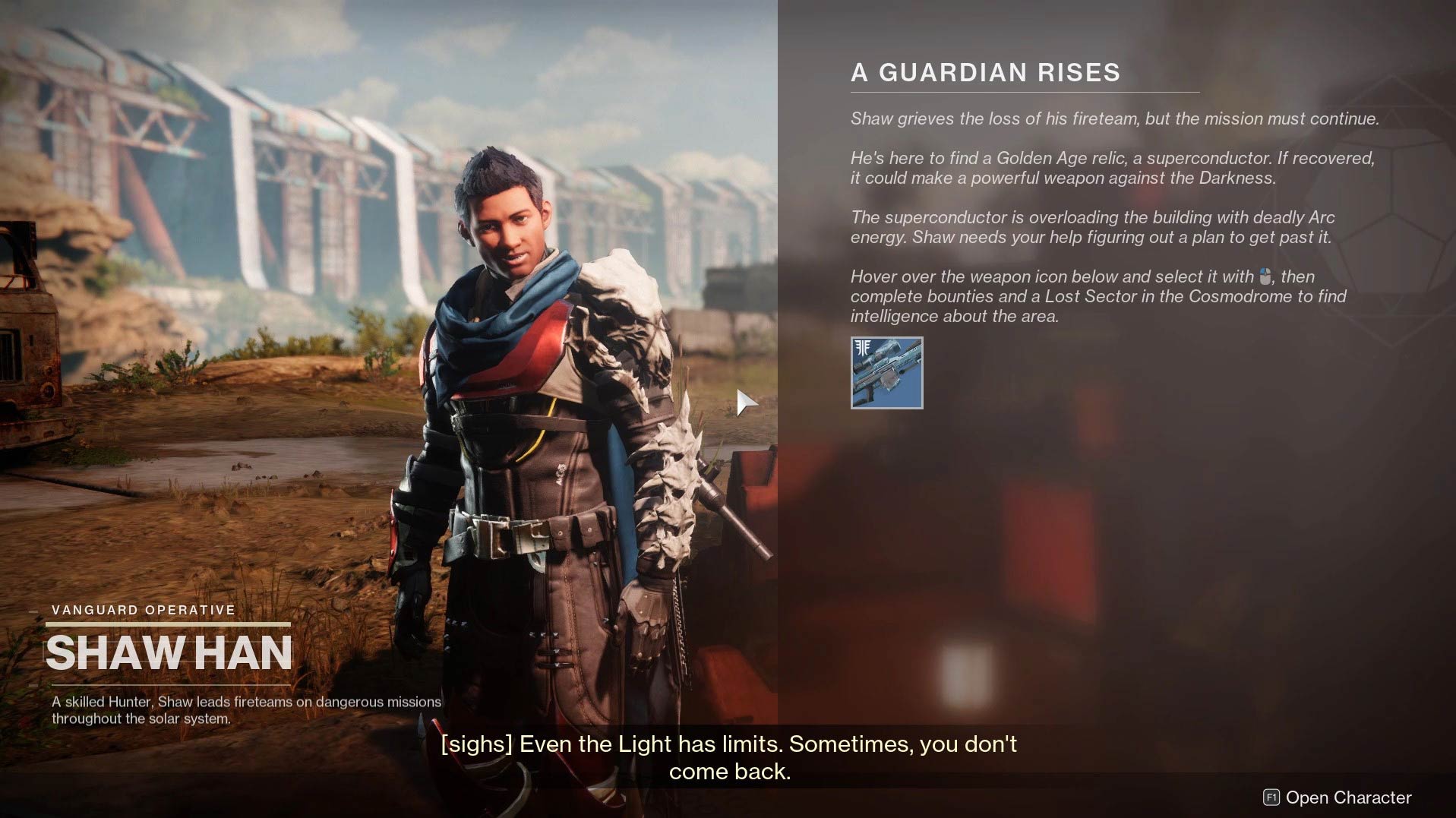Select the sniper rifle weapon icon
The width and height of the screenshot is (1456, 818).
pyautogui.click(x=886, y=373)
